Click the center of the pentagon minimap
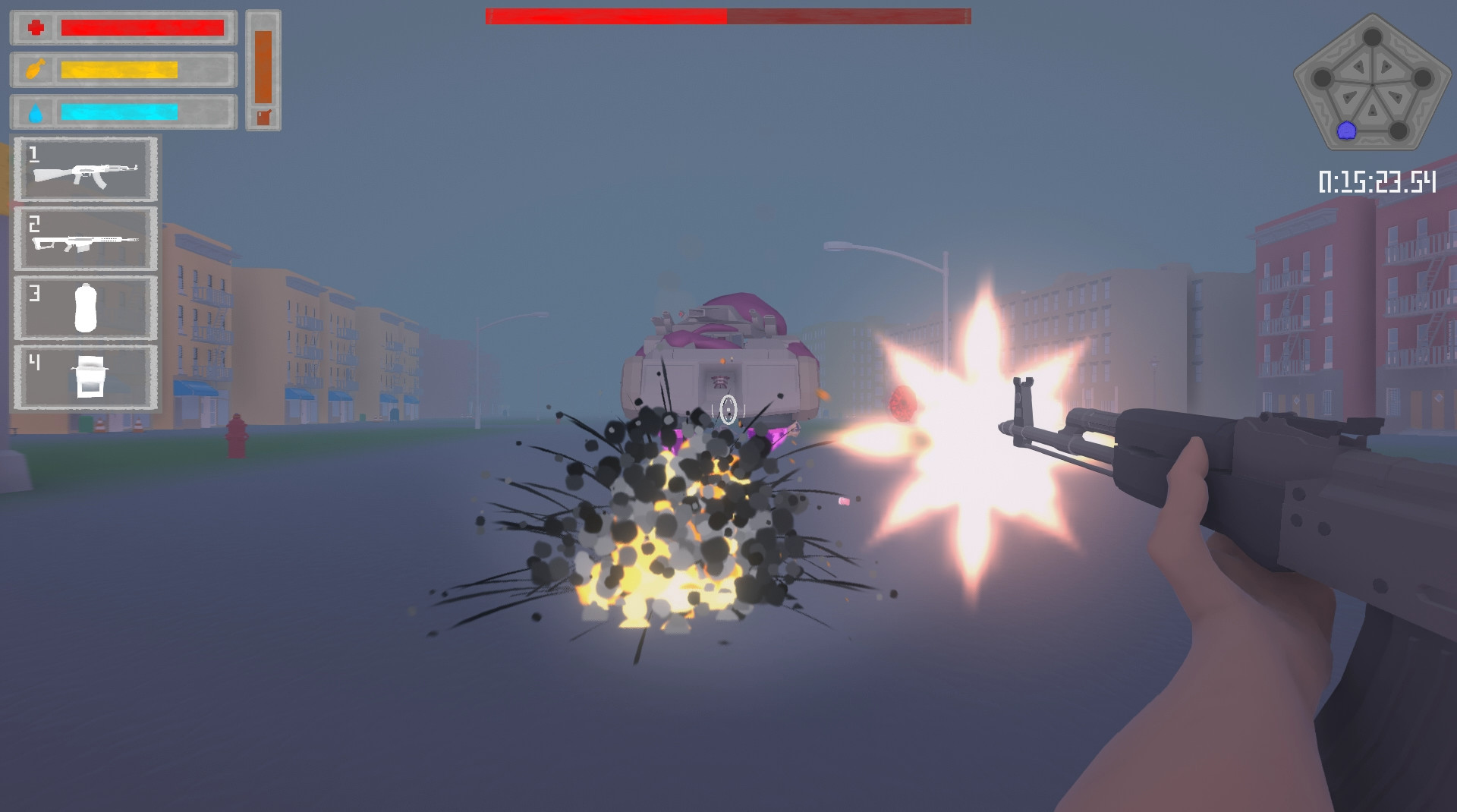This screenshot has height=812, width=1457. pos(1372,85)
